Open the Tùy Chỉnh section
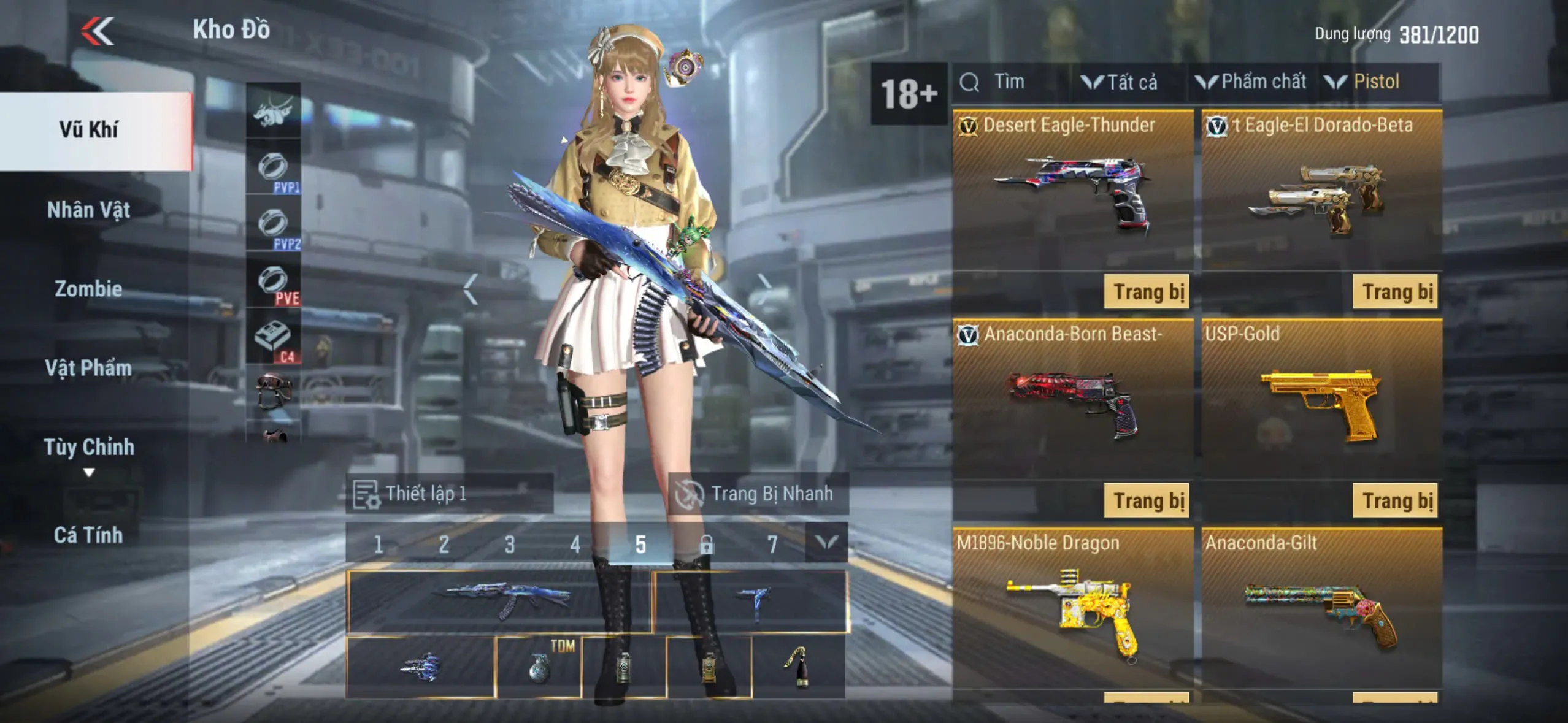The image size is (1568, 723). click(89, 448)
